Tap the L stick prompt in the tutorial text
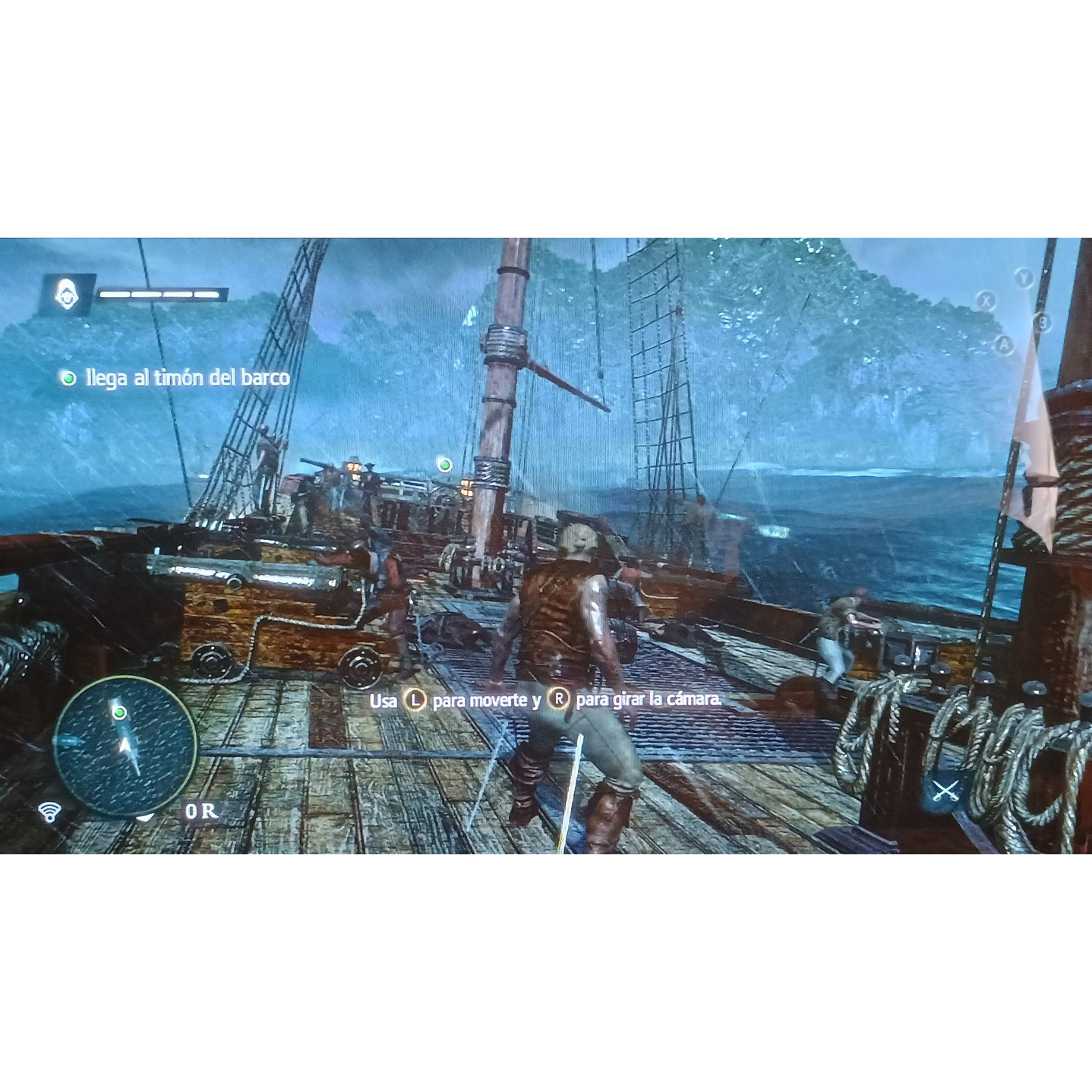 coord(416,700)
